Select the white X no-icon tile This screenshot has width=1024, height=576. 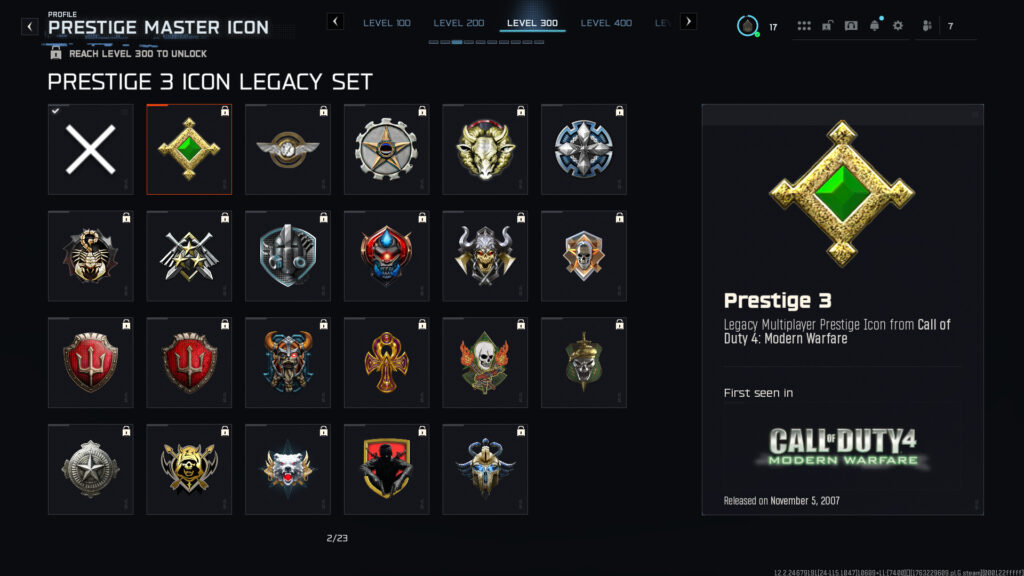point(90,150)
